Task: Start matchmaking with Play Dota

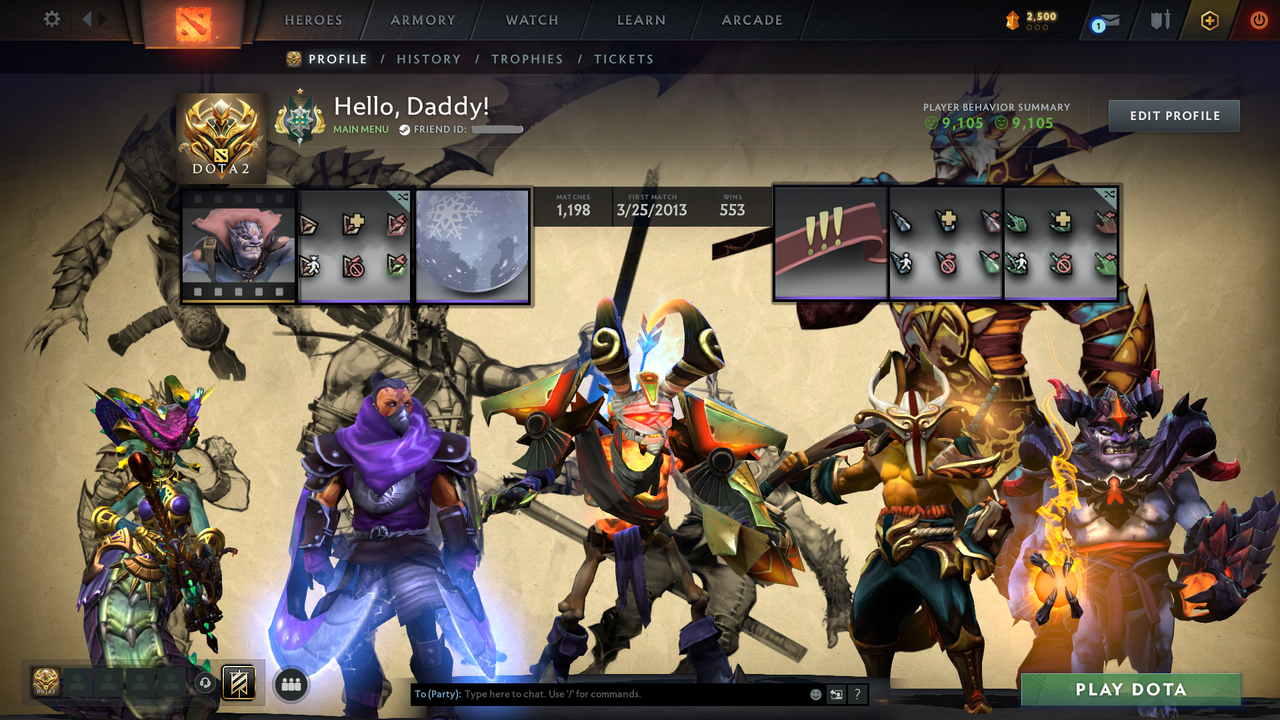Action: coord(1130,689)
